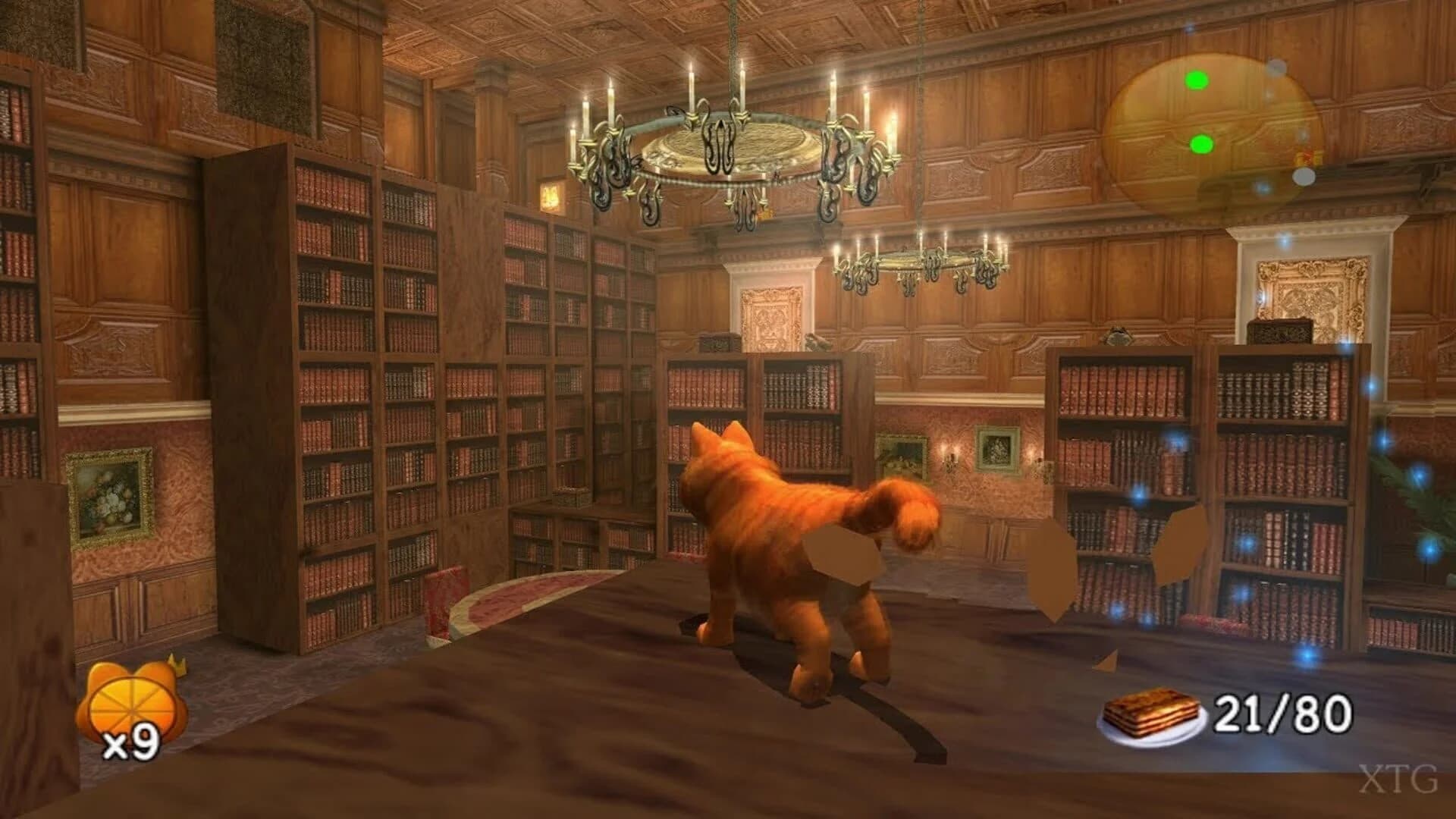Toggle the blue sparkle effect near the bookshelf

[1175, 440]
